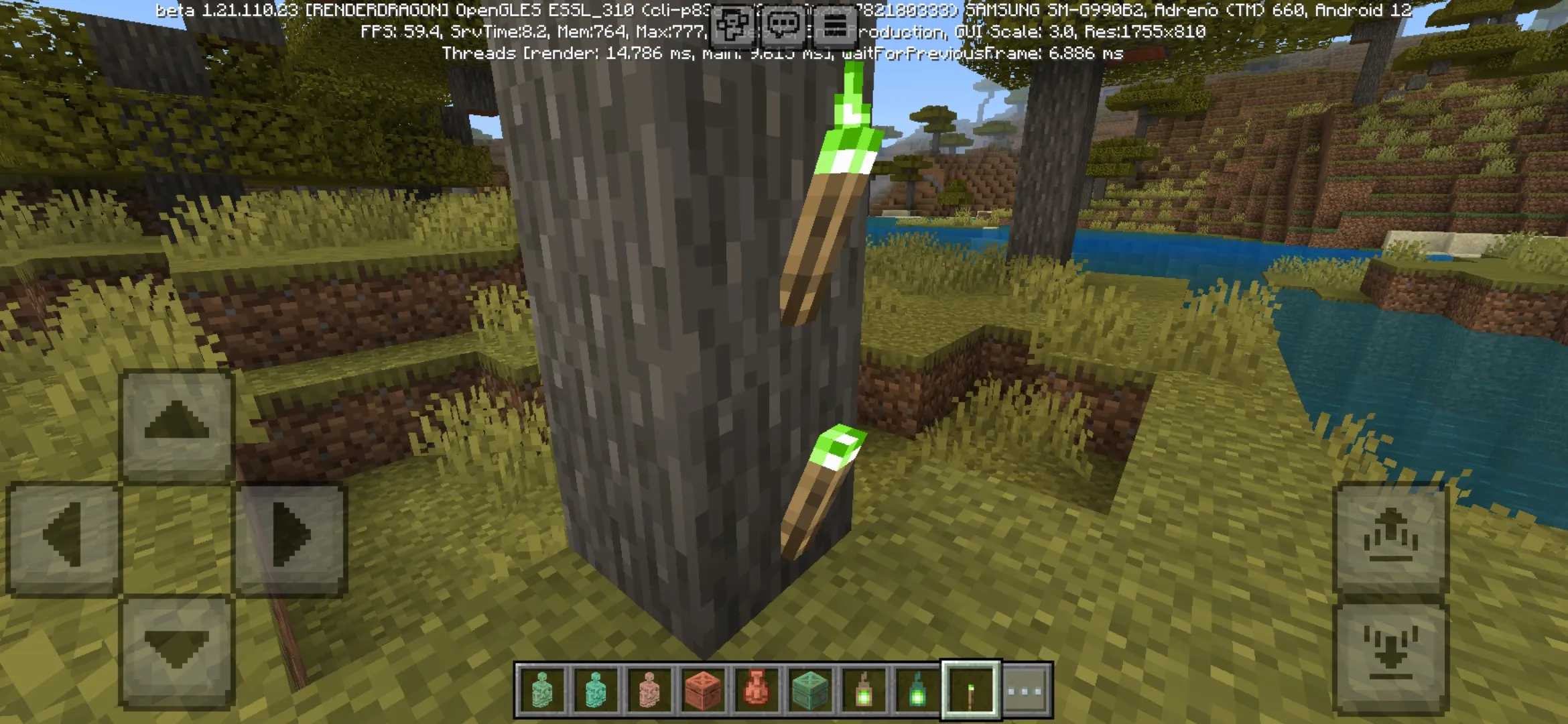Open the pause menu hamburger button
Image resolution: width=1568 pixels, height=724 pixels.
tap(835, 27)
